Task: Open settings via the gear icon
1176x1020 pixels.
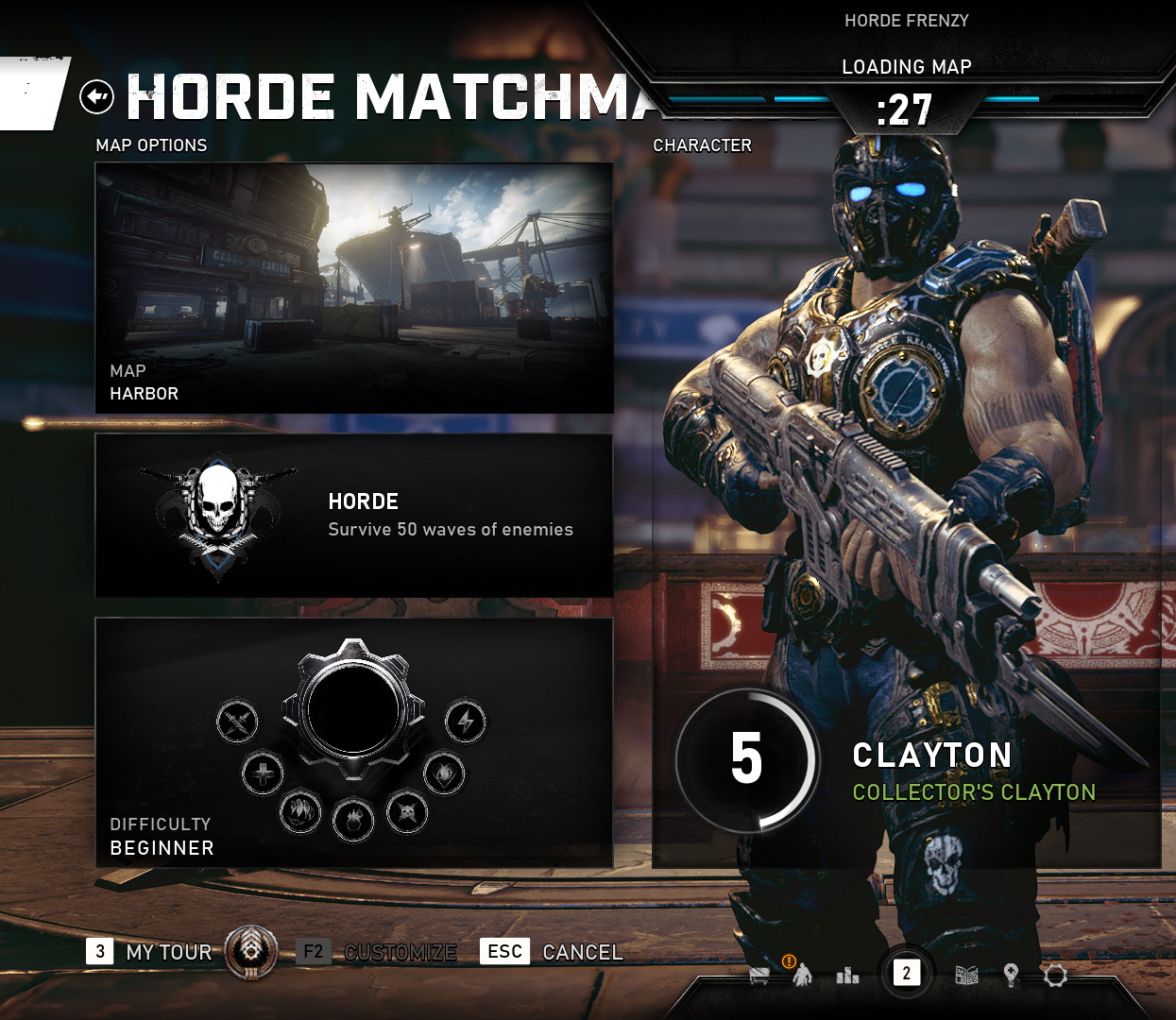Action: coord(1055,975)
